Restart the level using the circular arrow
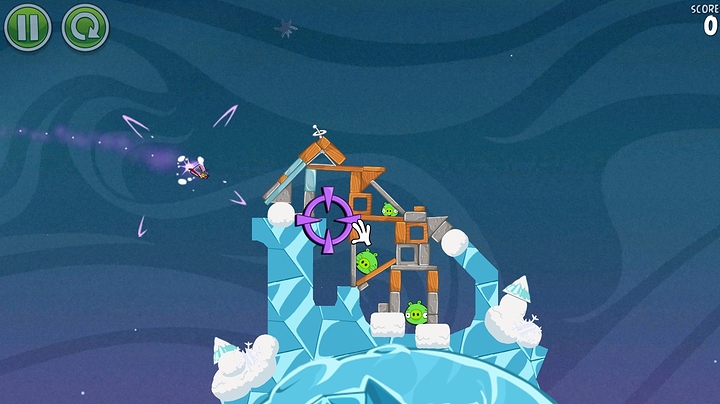The image size is (720, 404). point(85,27)
